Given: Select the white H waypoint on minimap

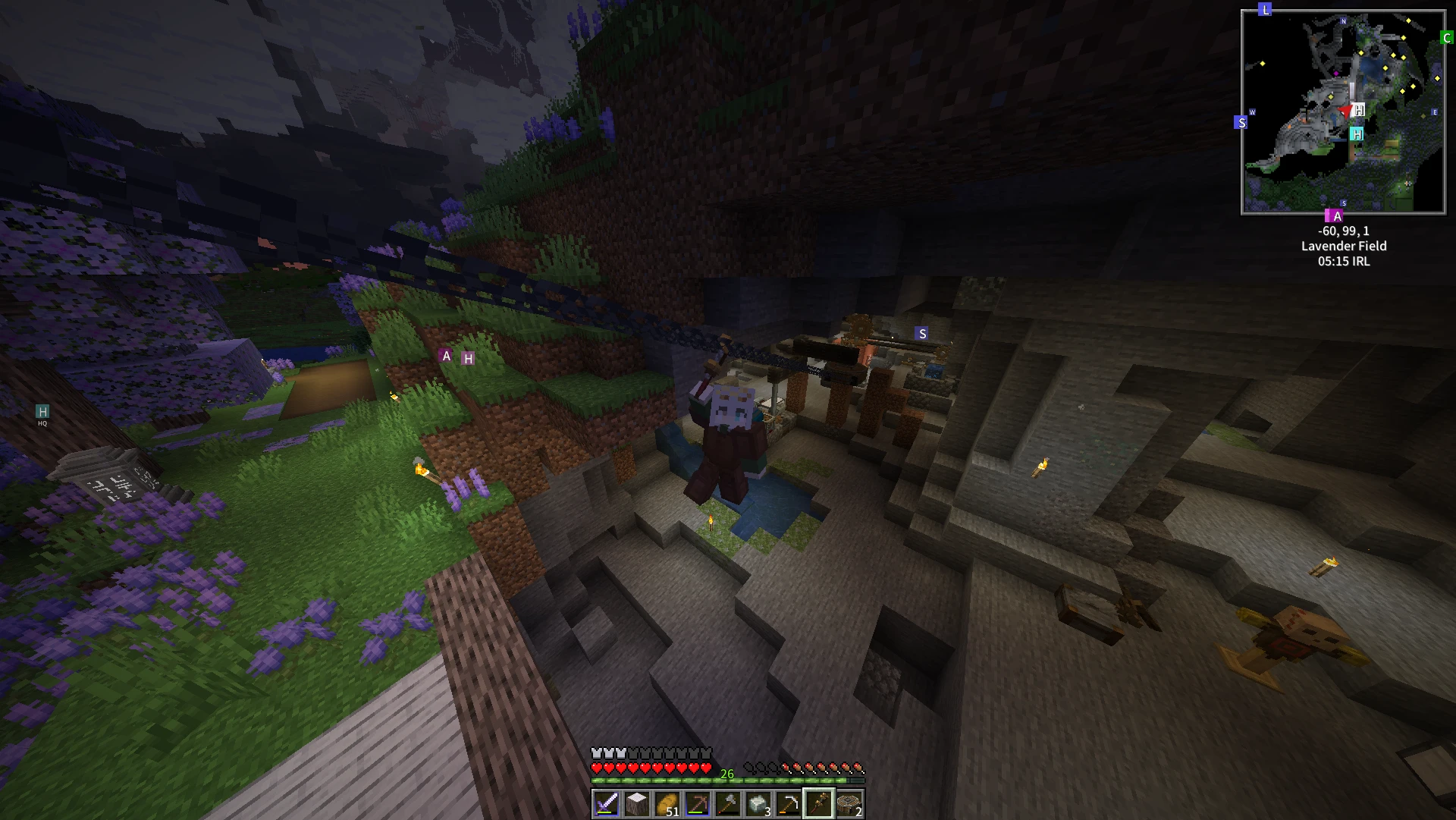Looking at the screenshot, I should pos(1359,110).
